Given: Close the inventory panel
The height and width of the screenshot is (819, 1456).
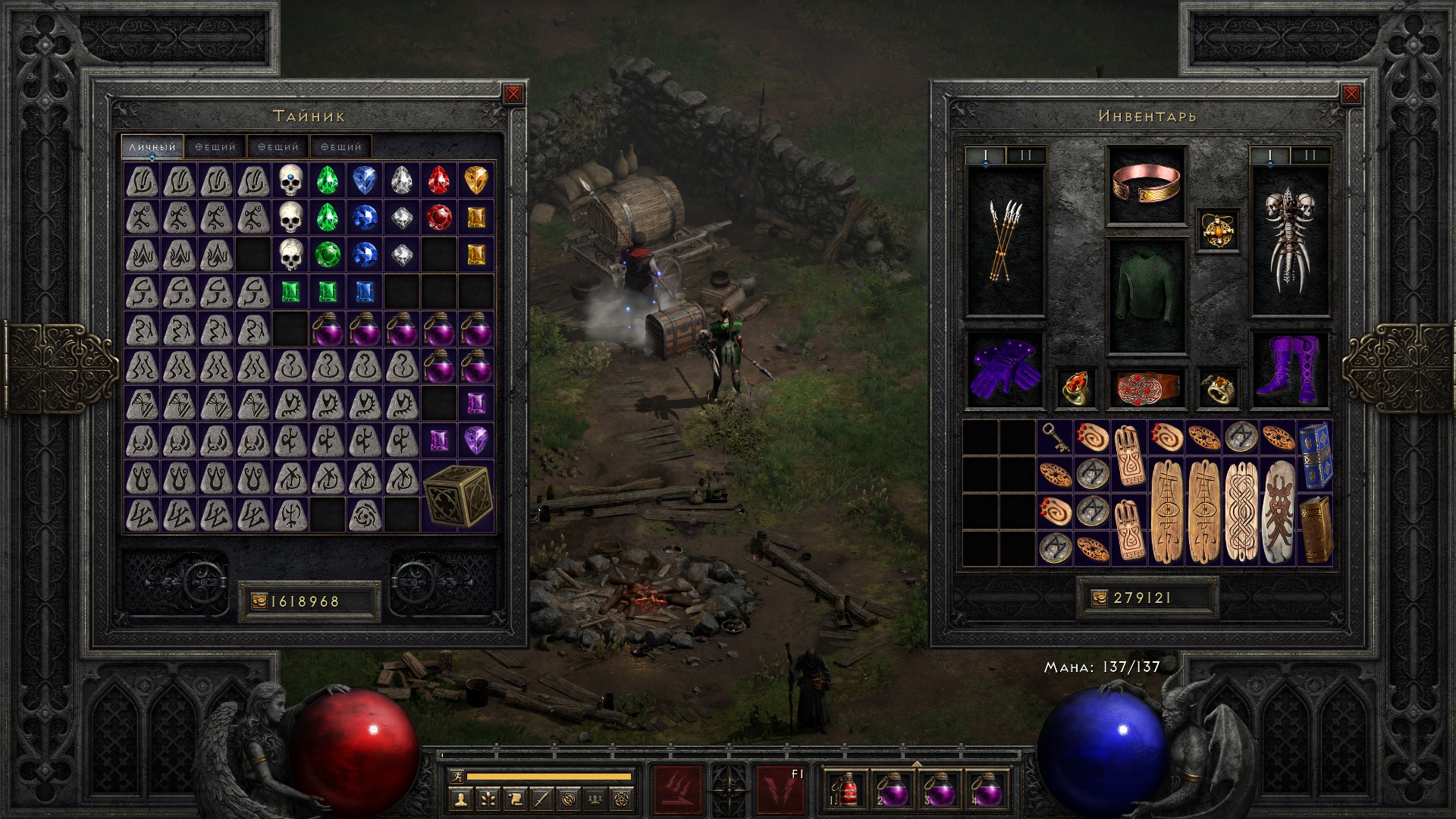Looking at the screenshot, I should pos(1351,94).
